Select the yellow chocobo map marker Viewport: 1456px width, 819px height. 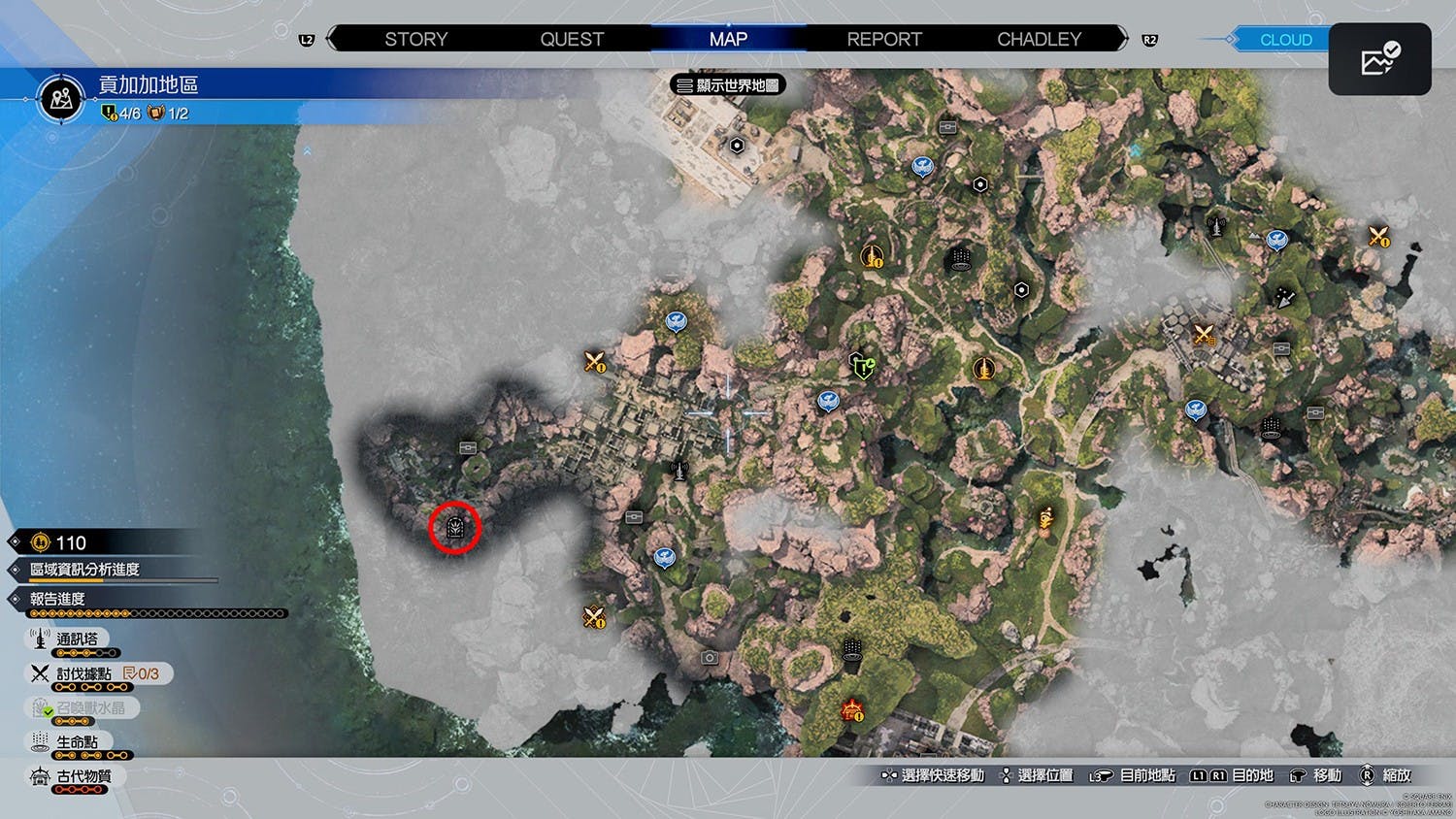[x=1046, y=519]
